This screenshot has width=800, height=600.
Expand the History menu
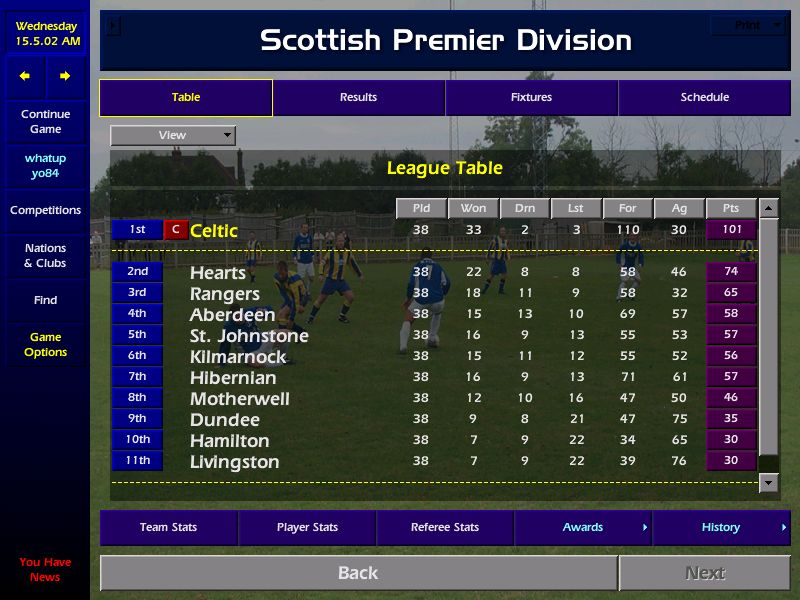(x=721, y=527)
